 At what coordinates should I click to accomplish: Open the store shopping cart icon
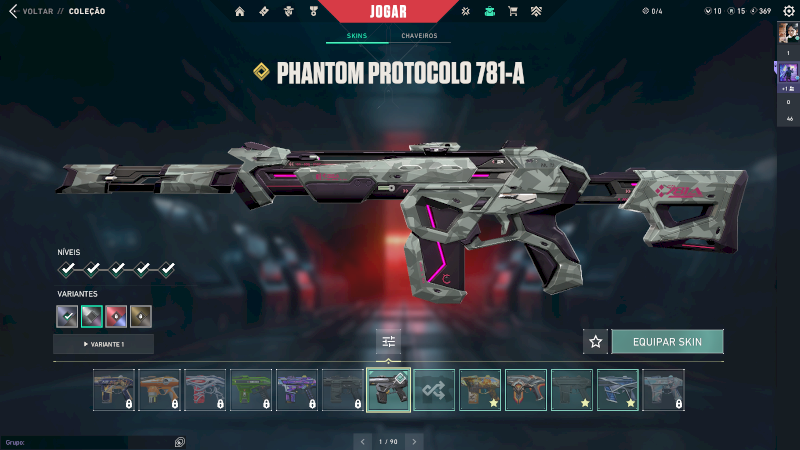513,11
